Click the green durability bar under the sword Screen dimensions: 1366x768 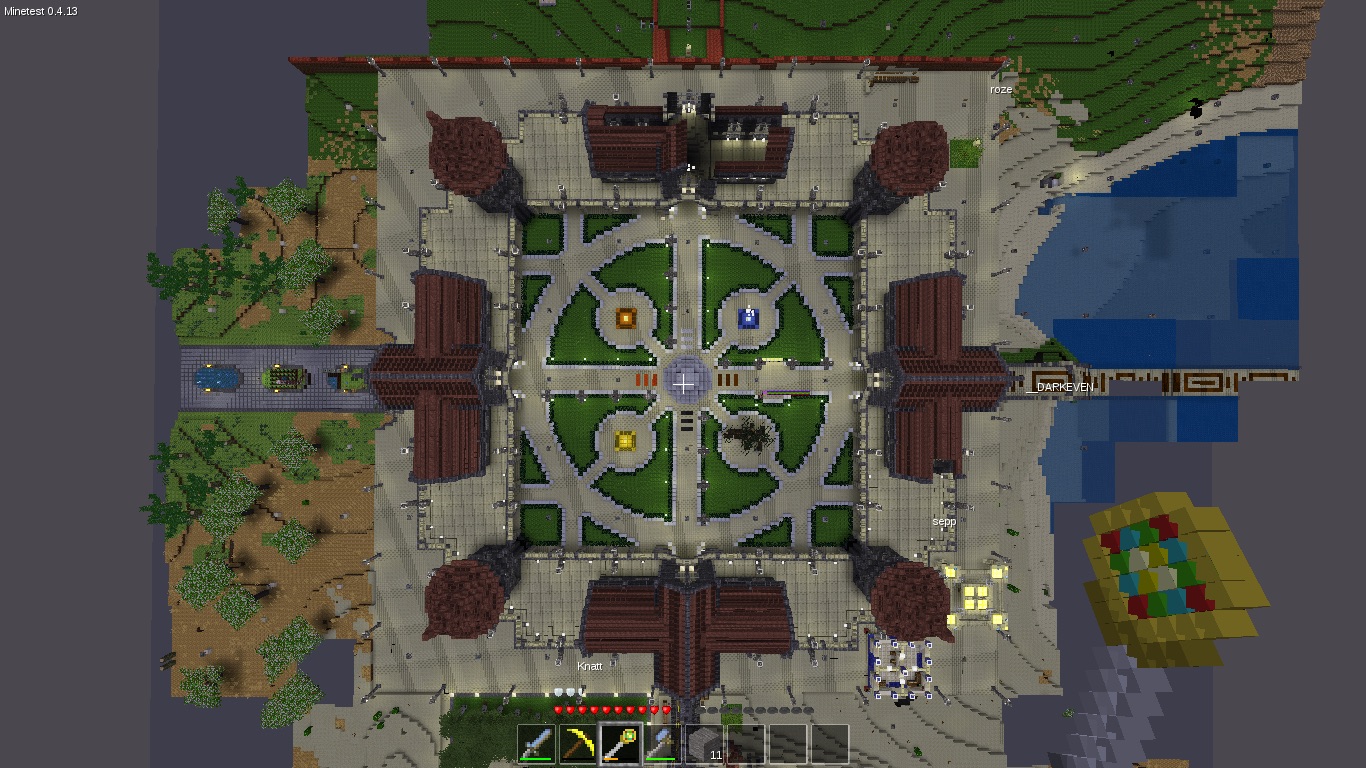(536, 758)
